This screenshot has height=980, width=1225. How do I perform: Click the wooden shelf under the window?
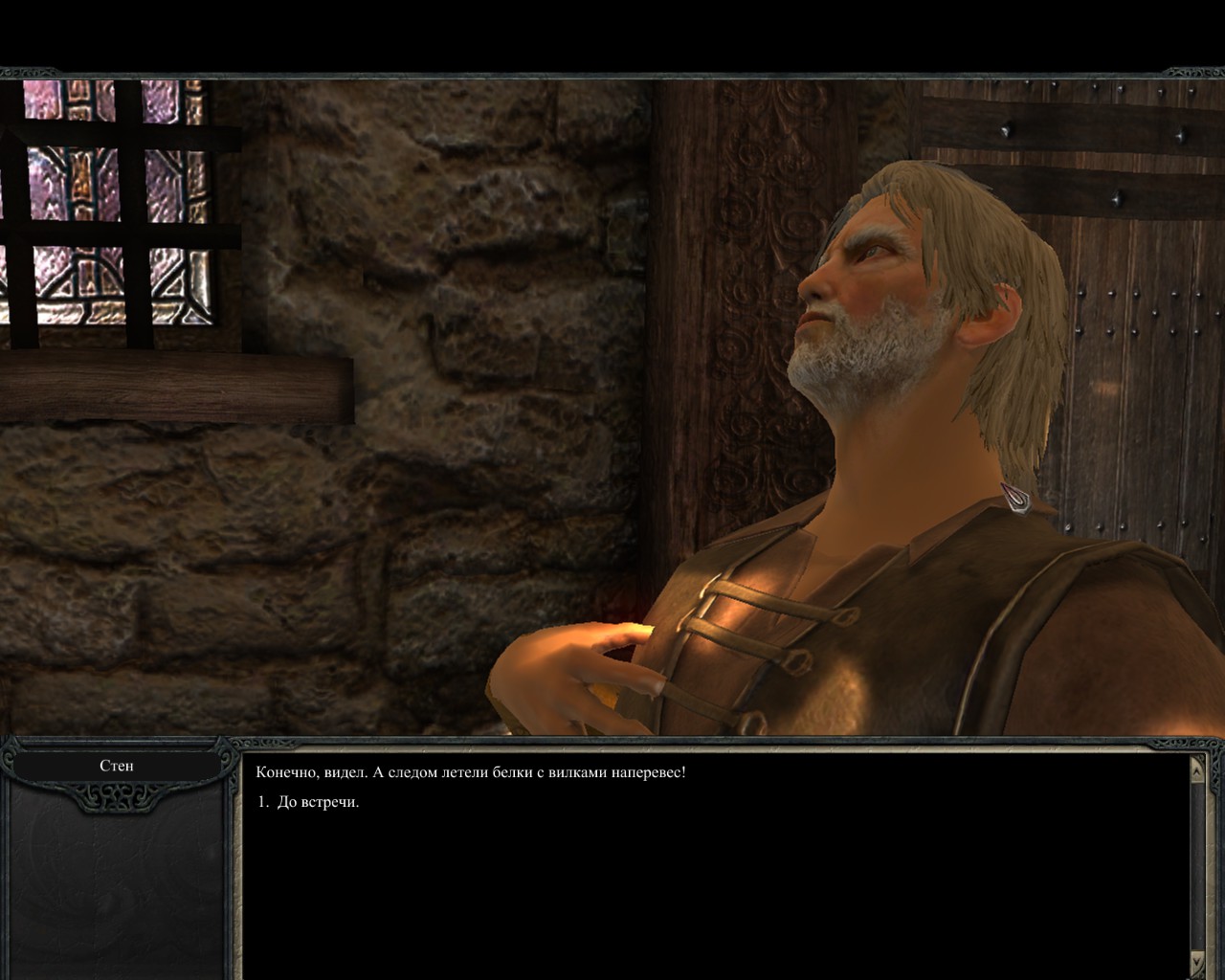172,383
